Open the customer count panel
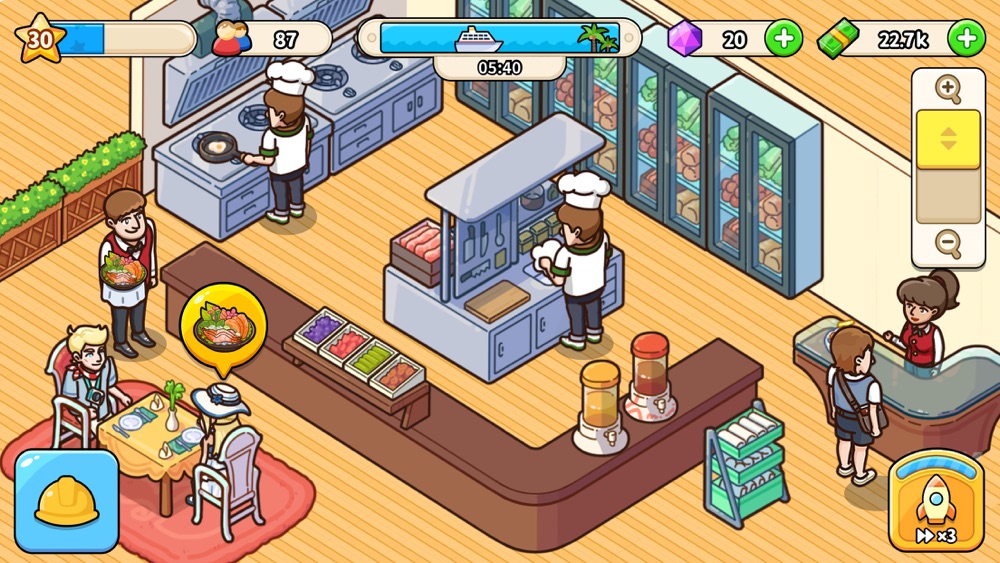Viewport: 1000px width, 563px height. pos(271,39)
